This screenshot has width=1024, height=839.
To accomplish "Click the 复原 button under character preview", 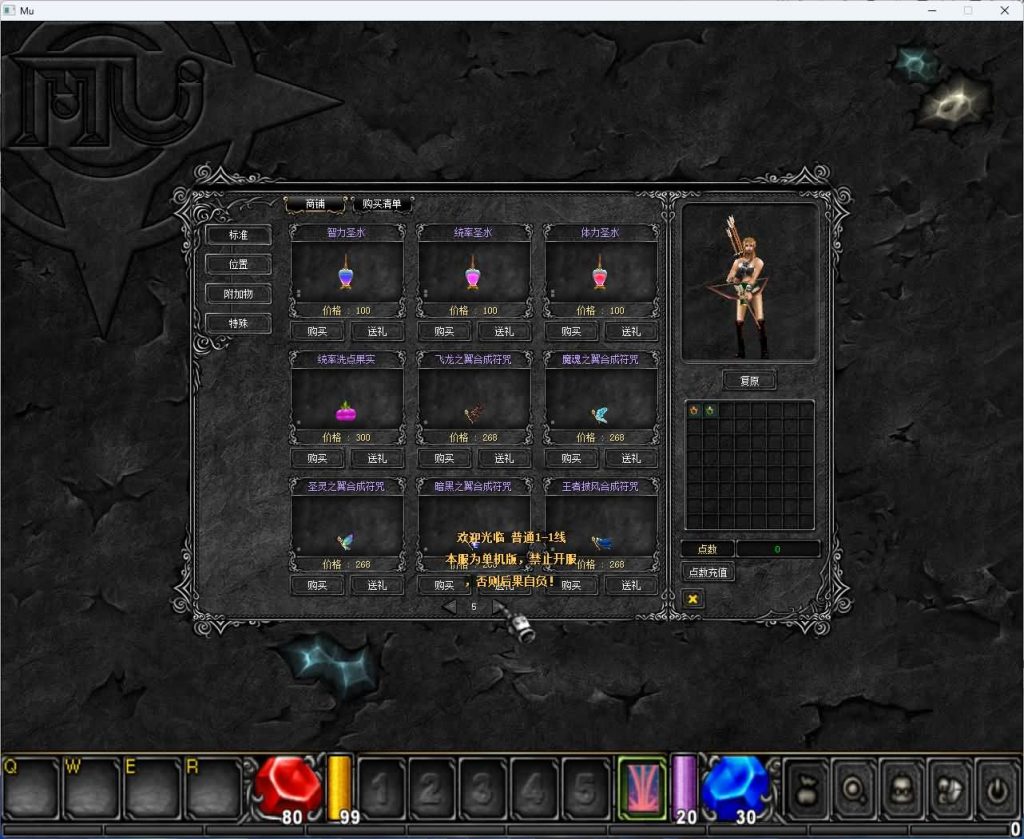I will coord(749,381).
